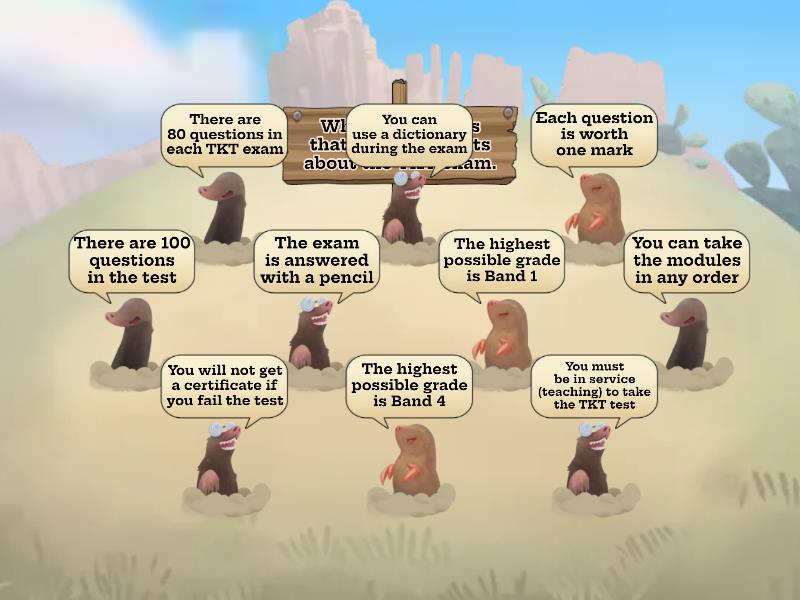The image size is (800, 600).
Task: Select the mole saying take modules in any order
Action: (x=685, y=335)
